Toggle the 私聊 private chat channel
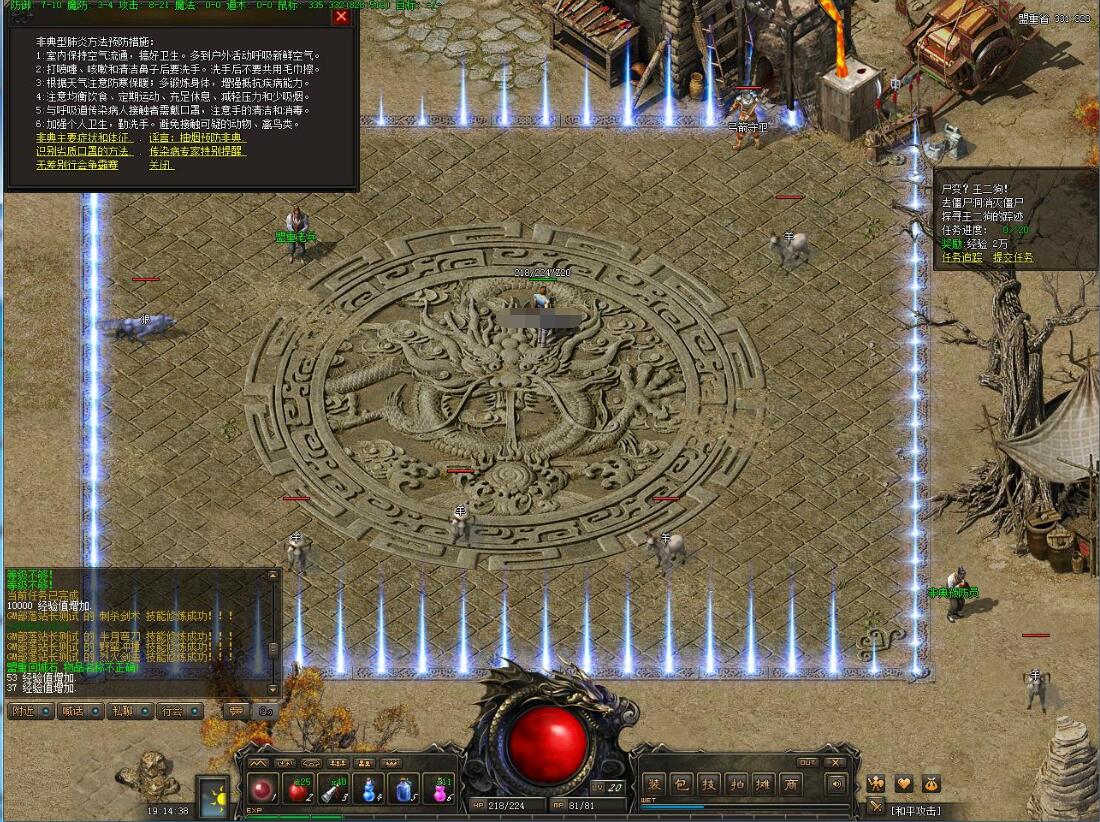Image resolution: width=1100 pixels, height=822 pixels. [x=129, y=711]
